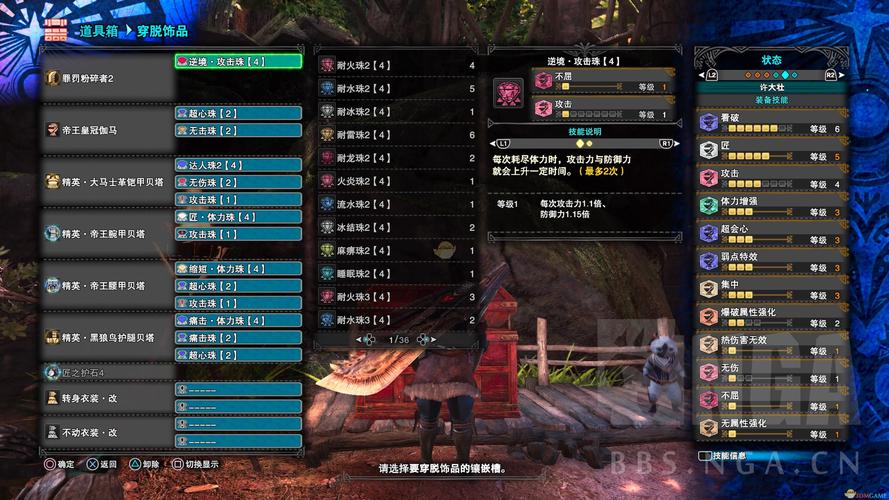Choose 耐雷珠2 in the decoration list

coord(397,135)
